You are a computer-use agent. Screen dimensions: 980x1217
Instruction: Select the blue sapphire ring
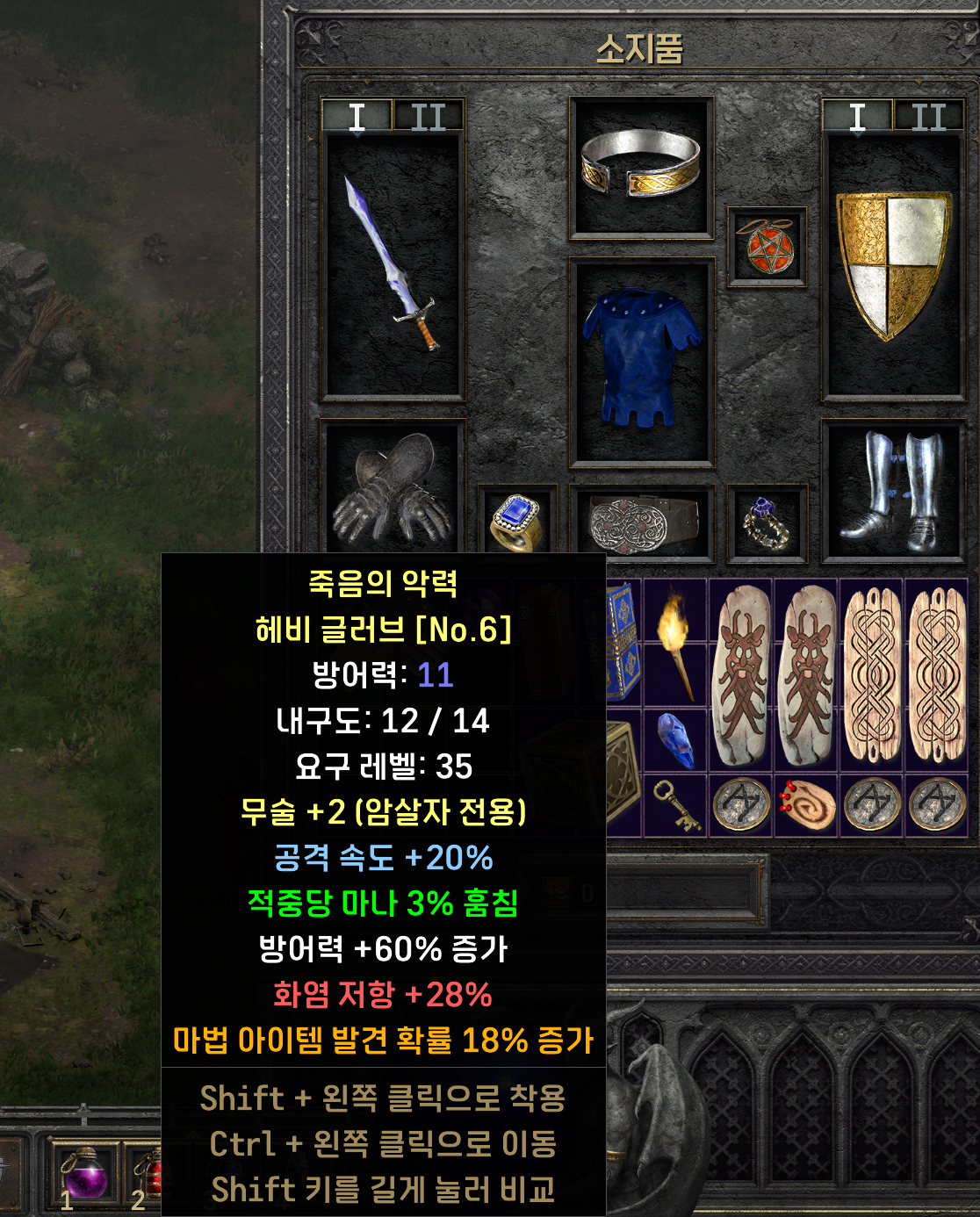[516, 521]
